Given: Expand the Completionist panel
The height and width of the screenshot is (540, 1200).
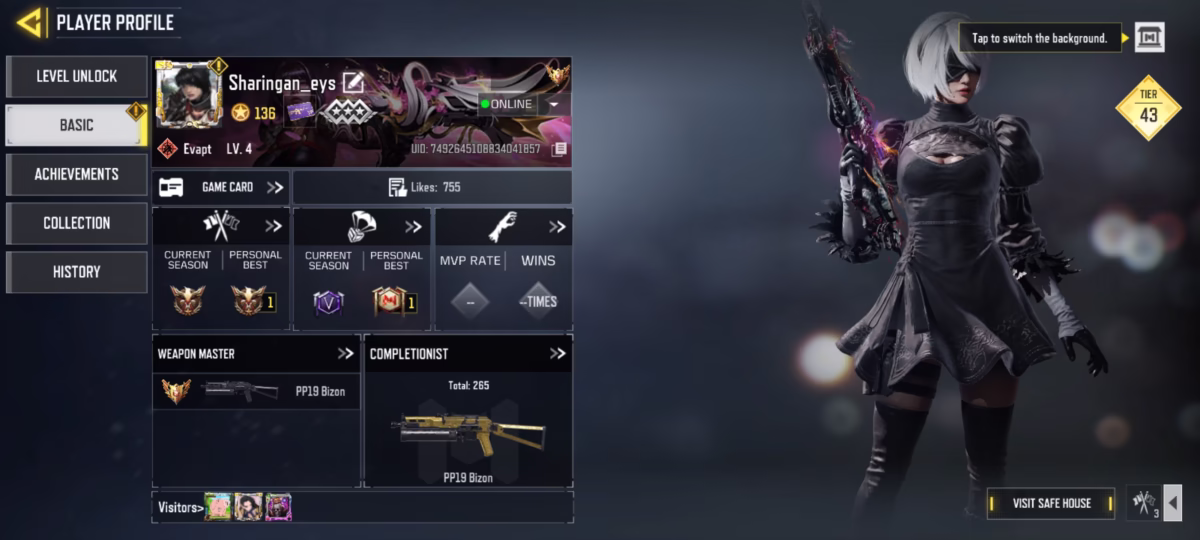Looking at the screenshot, I should point(557,354).
